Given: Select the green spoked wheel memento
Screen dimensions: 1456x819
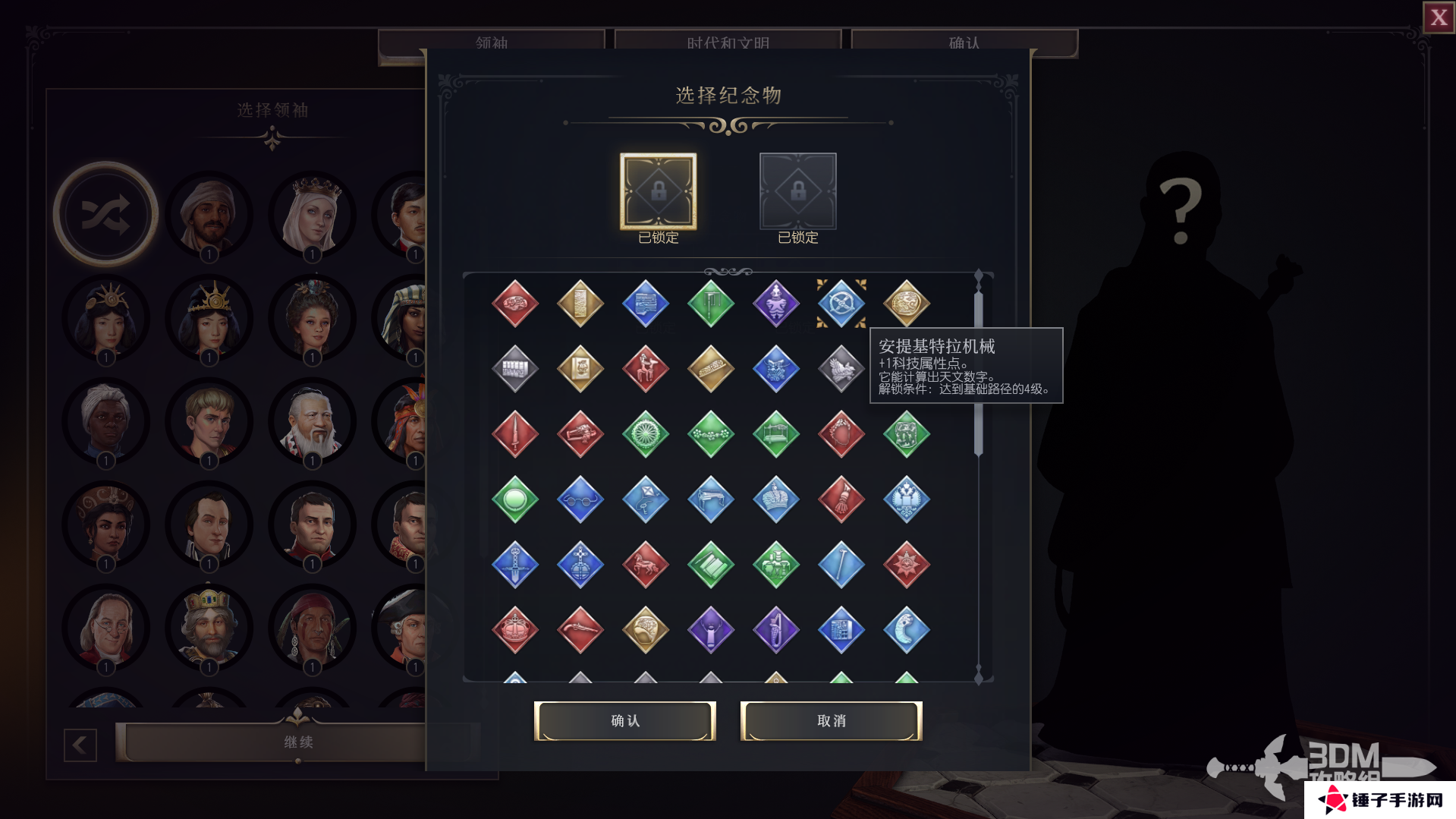Looking at the screenshot, I should tap(645, 434).
